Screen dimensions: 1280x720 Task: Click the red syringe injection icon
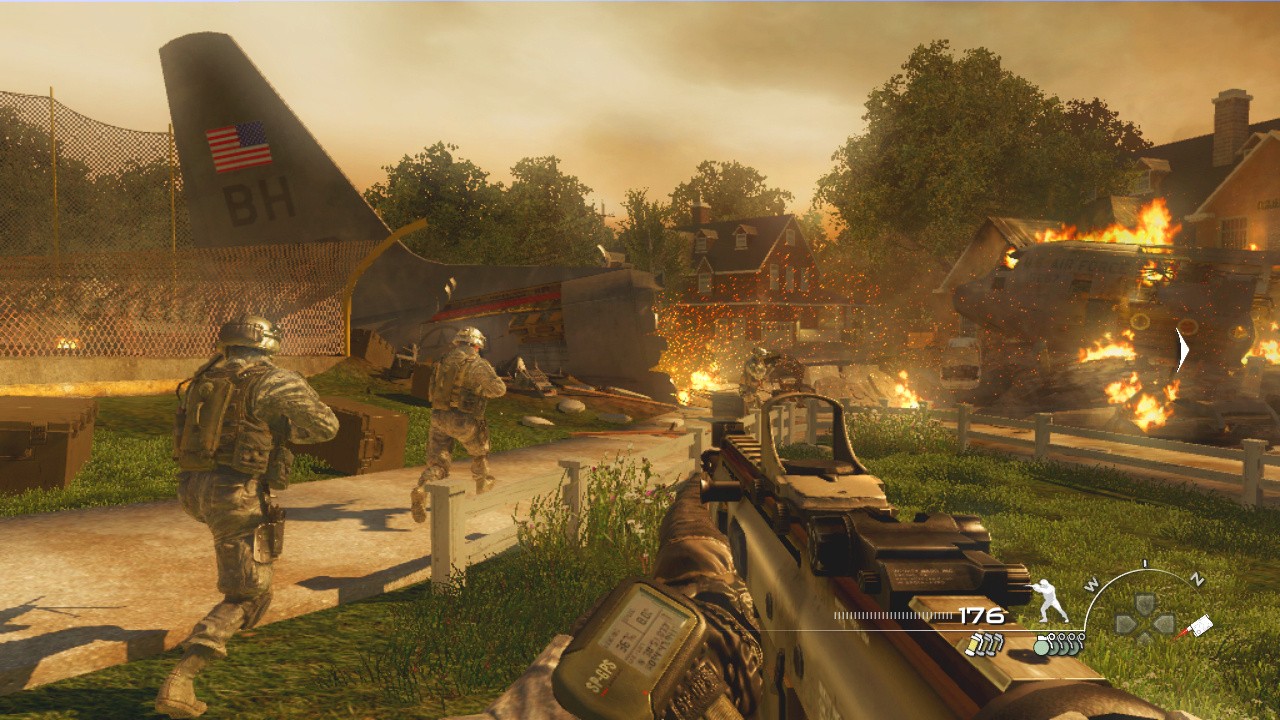tap(1198, 626)
